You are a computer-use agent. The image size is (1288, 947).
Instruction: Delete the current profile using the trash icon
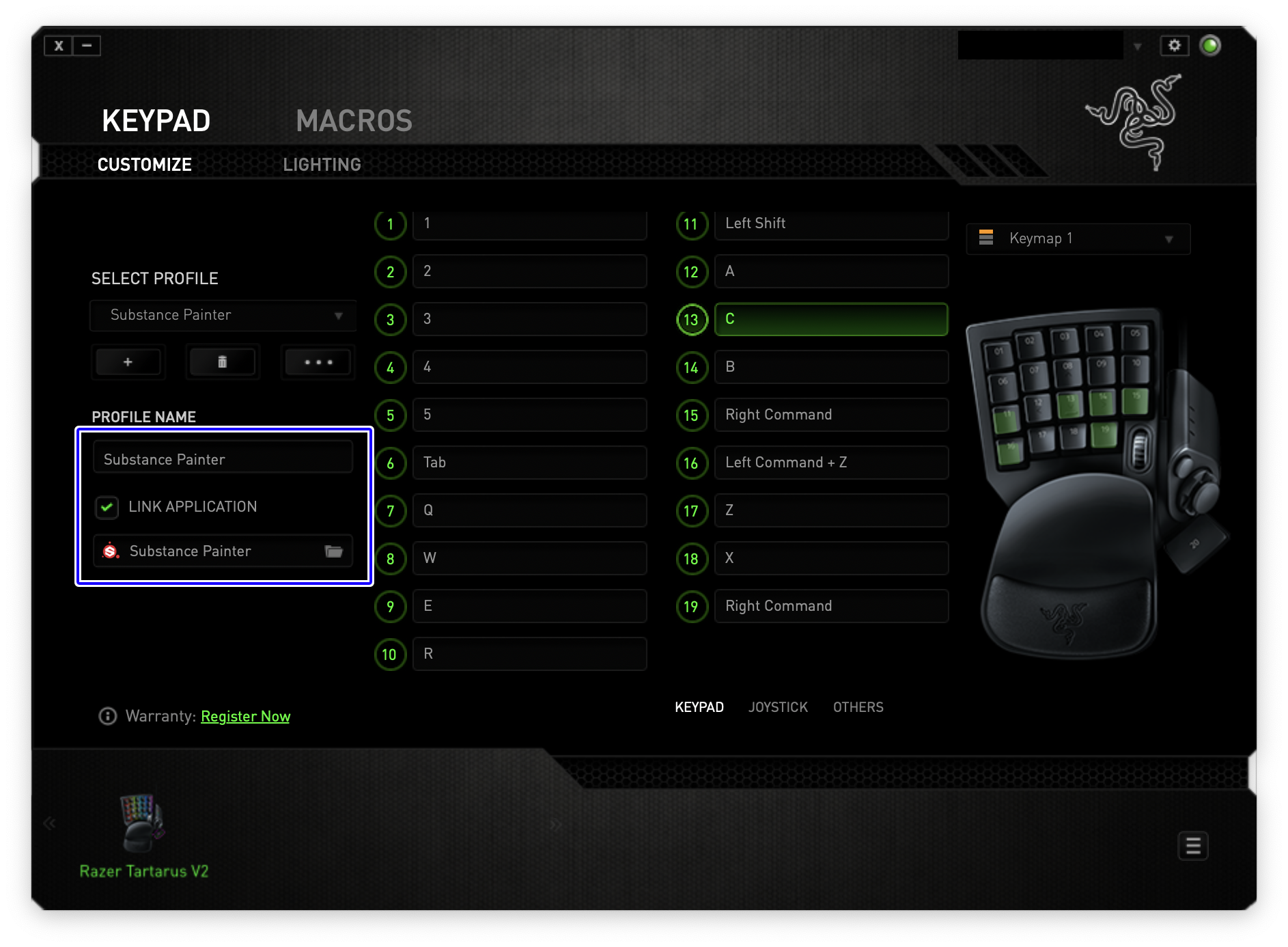click(x=223, y=362)
